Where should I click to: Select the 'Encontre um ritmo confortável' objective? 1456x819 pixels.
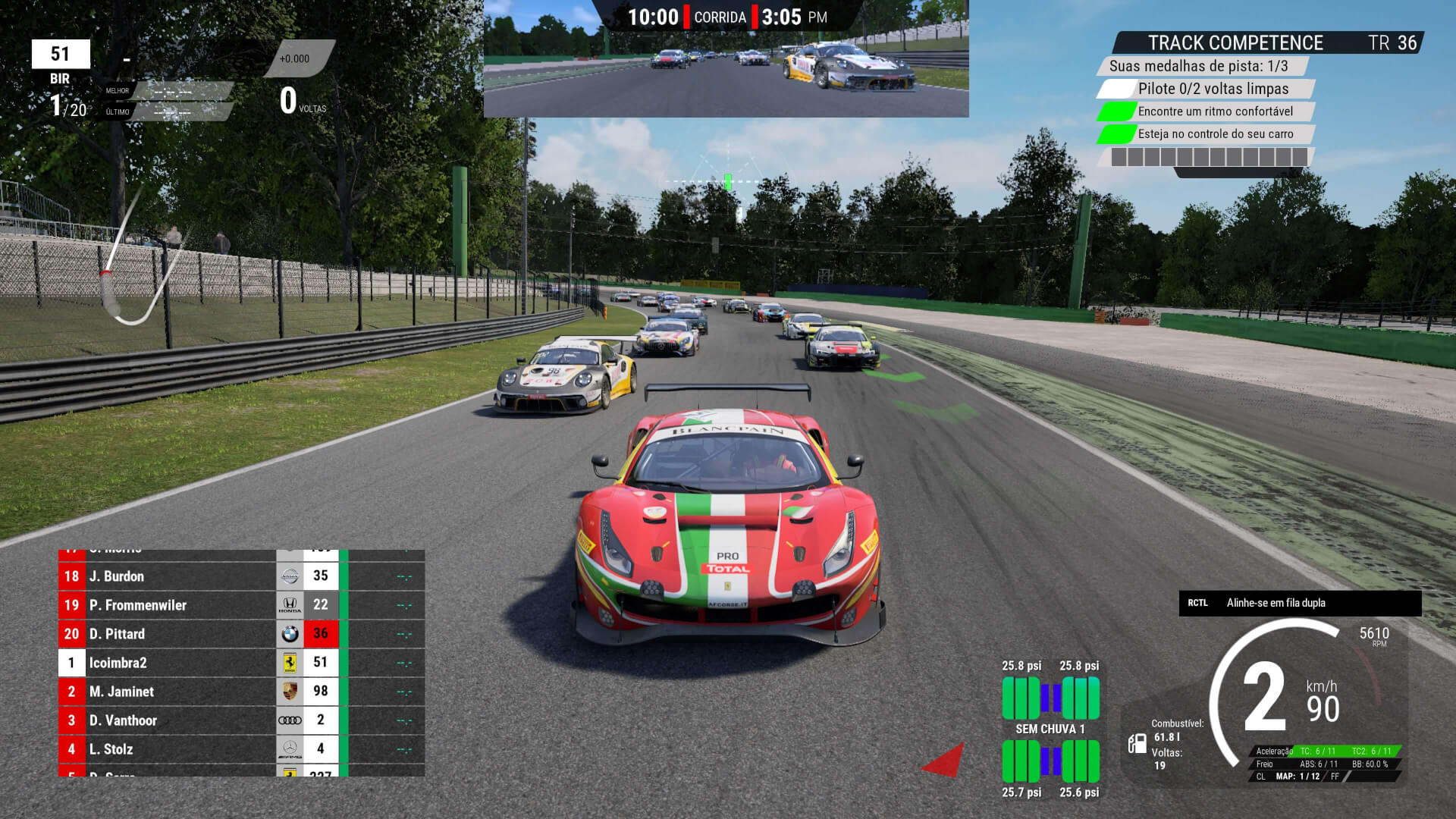(x=1215, y=111)
